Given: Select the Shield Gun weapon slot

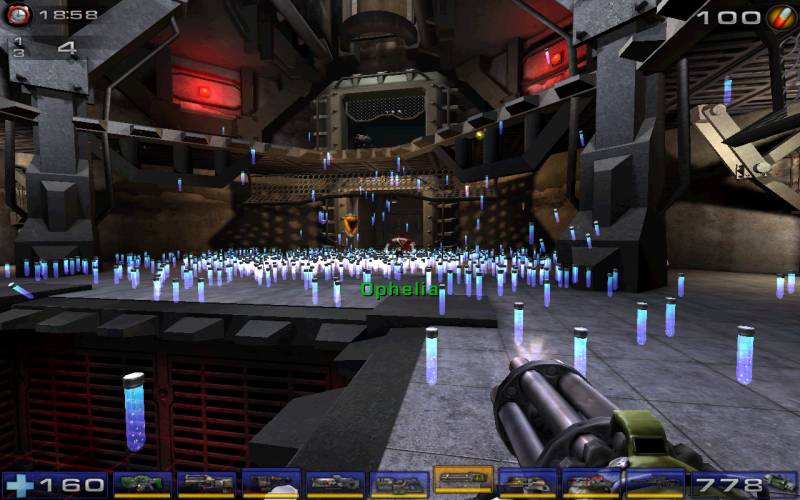Looking at the screenshot, I should tap(142, 484).
